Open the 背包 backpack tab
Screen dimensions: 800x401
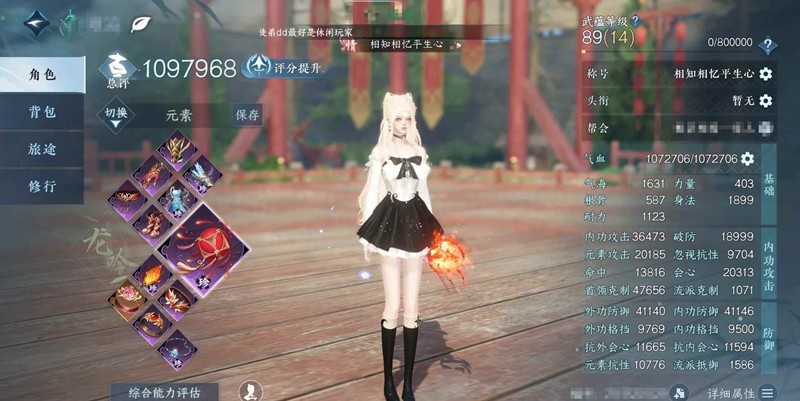tap(42, 112)
